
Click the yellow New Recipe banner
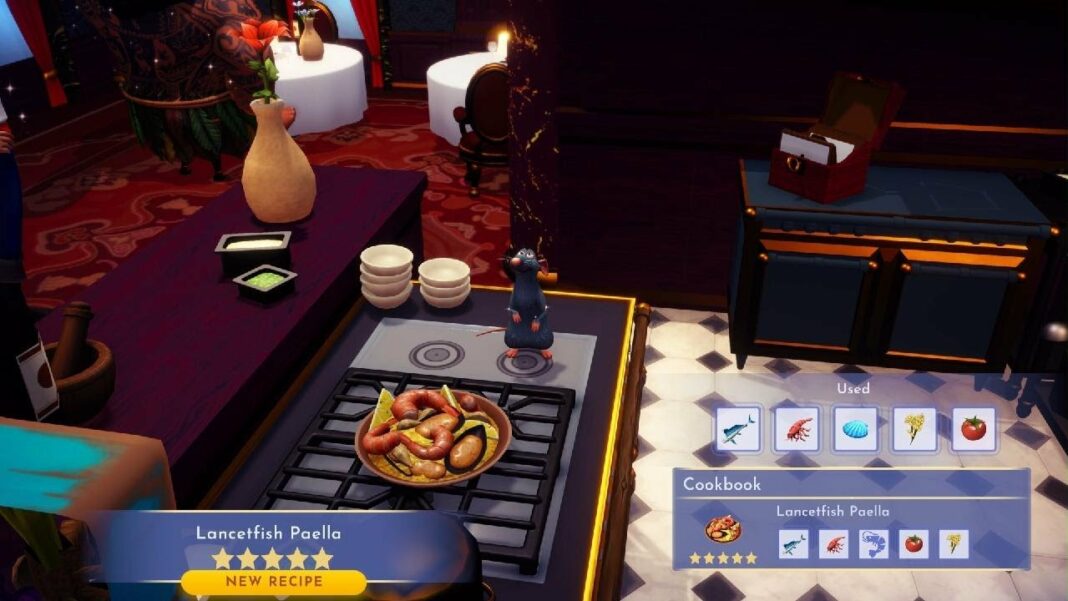click(273, 581)
